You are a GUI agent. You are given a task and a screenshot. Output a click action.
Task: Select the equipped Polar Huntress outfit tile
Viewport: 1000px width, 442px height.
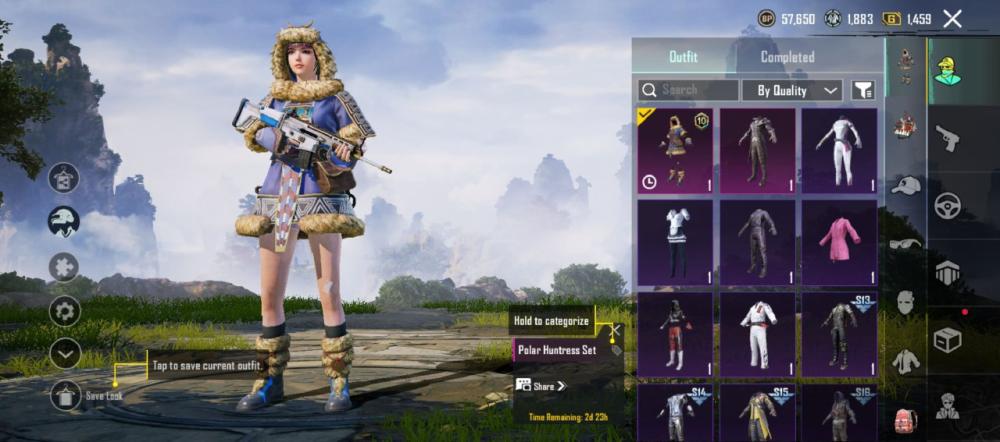coord(675,151)
